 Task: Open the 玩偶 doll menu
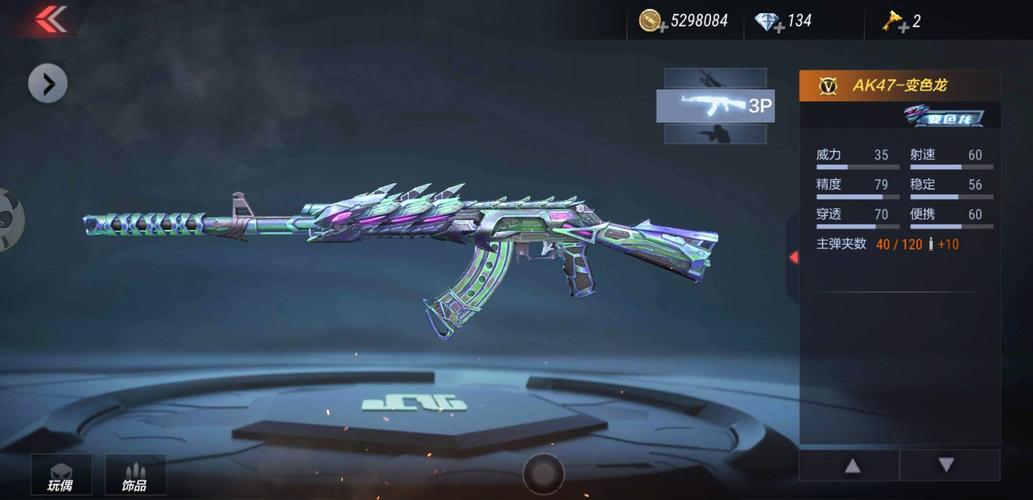61,476
